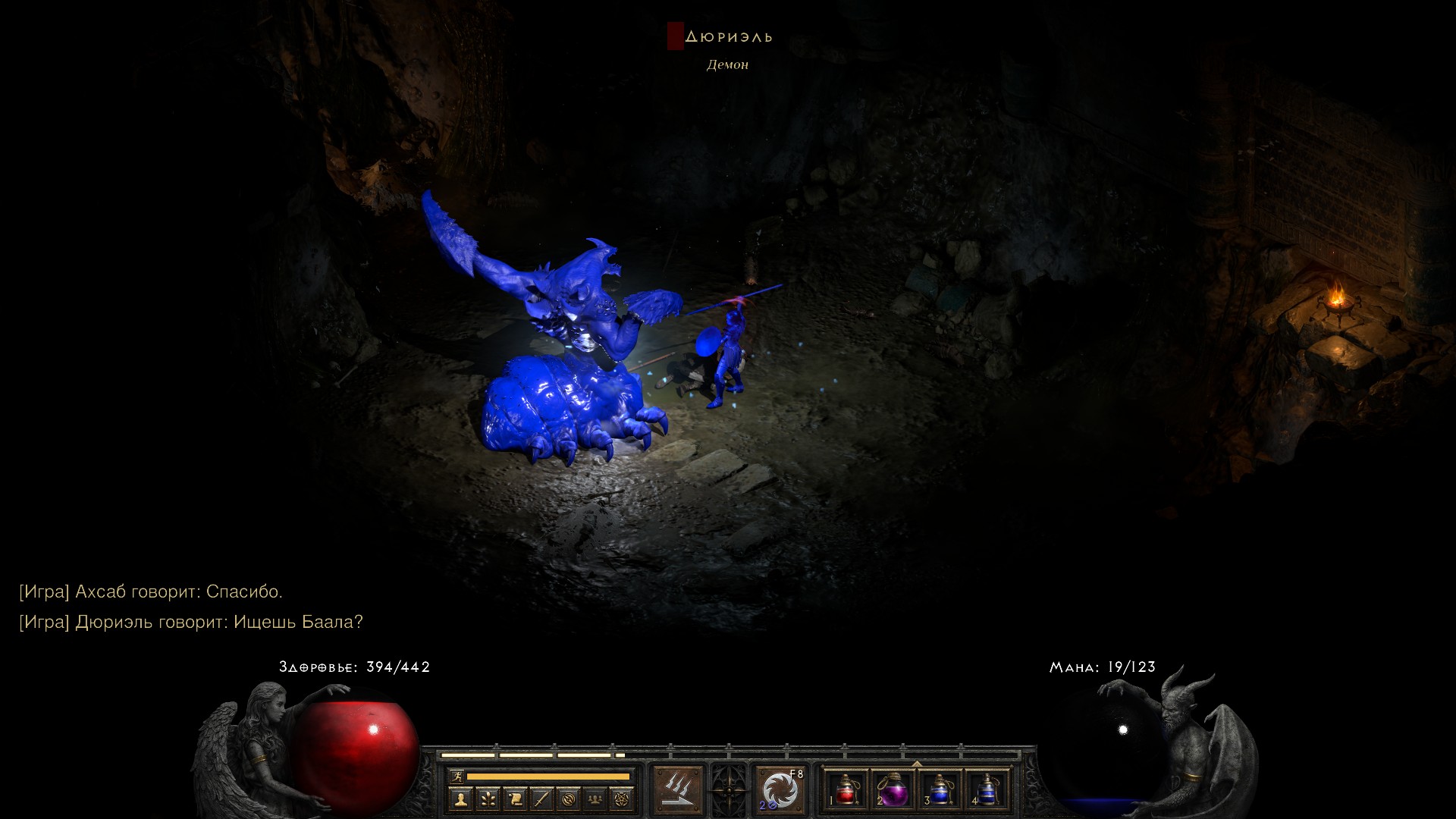Open the character sheet icon
Screen dimensions: 1456x819
tap(461, 799)
